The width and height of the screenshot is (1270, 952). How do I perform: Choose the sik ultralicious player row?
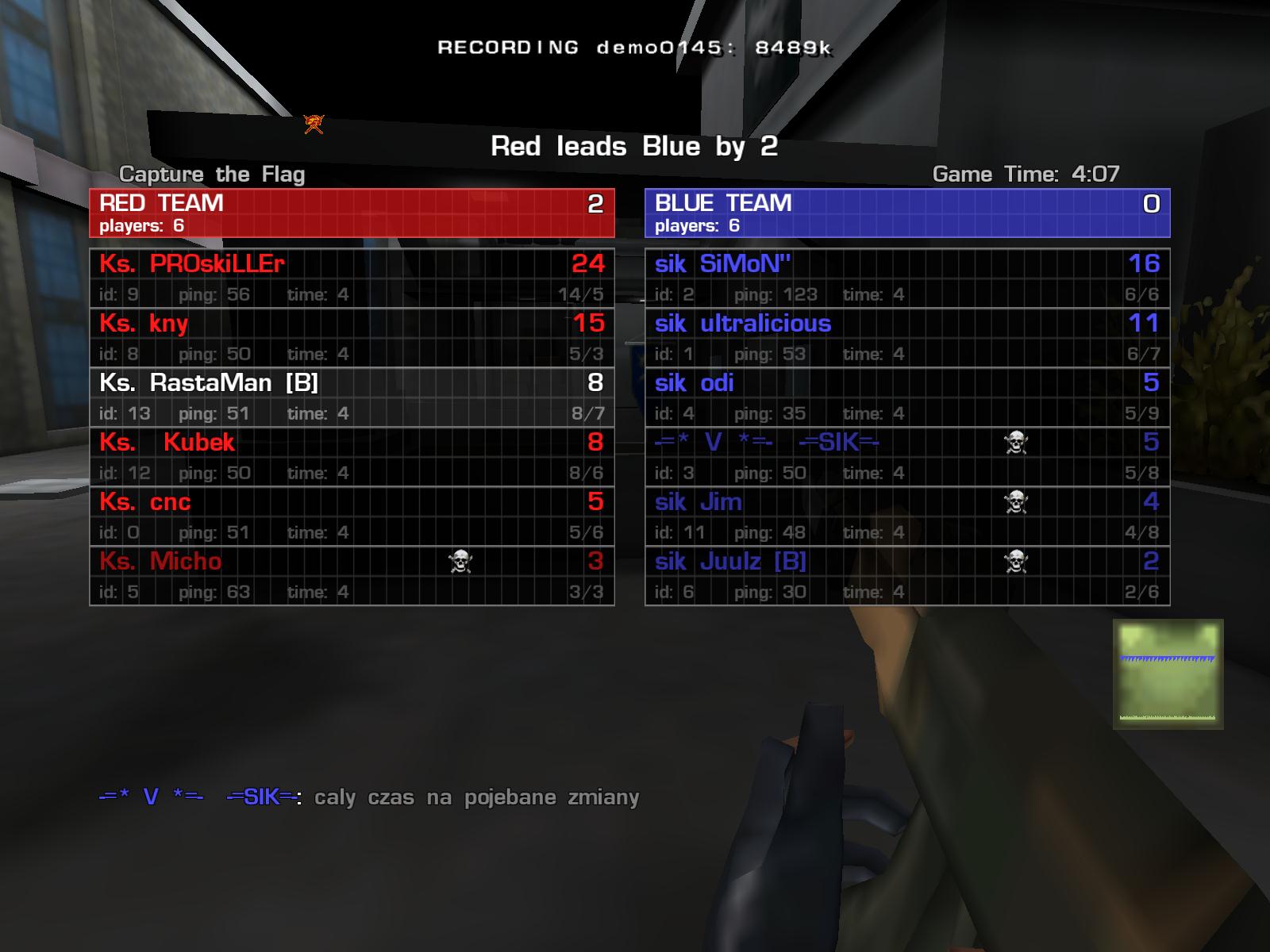point(907,337)
